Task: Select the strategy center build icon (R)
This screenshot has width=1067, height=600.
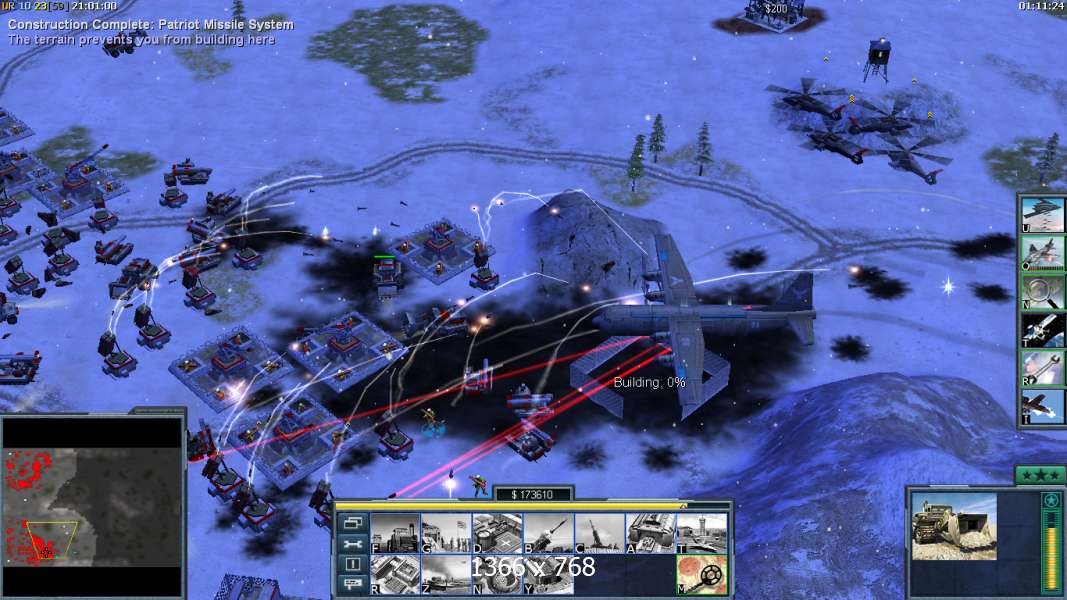Action: [395, 574]
